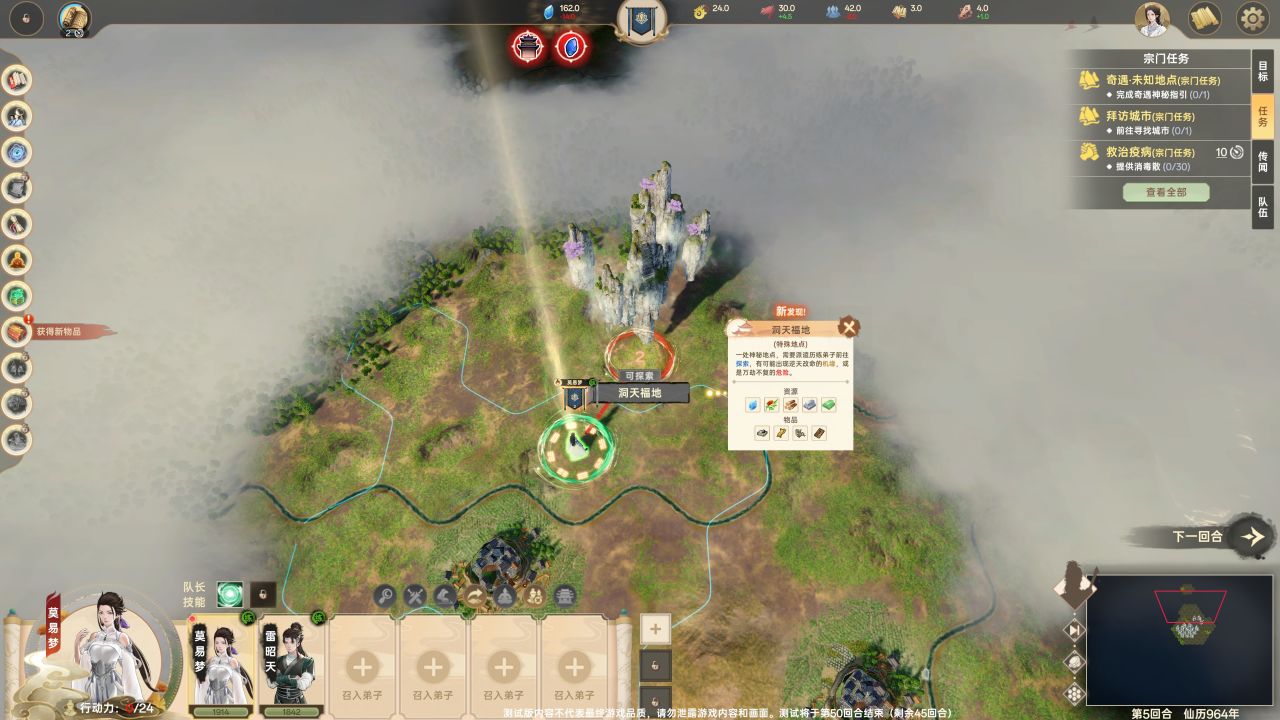The width and height of the screenshot is (1280, 720).
Task: Click the sect banner emblem at top center
Action: [641, 20]
